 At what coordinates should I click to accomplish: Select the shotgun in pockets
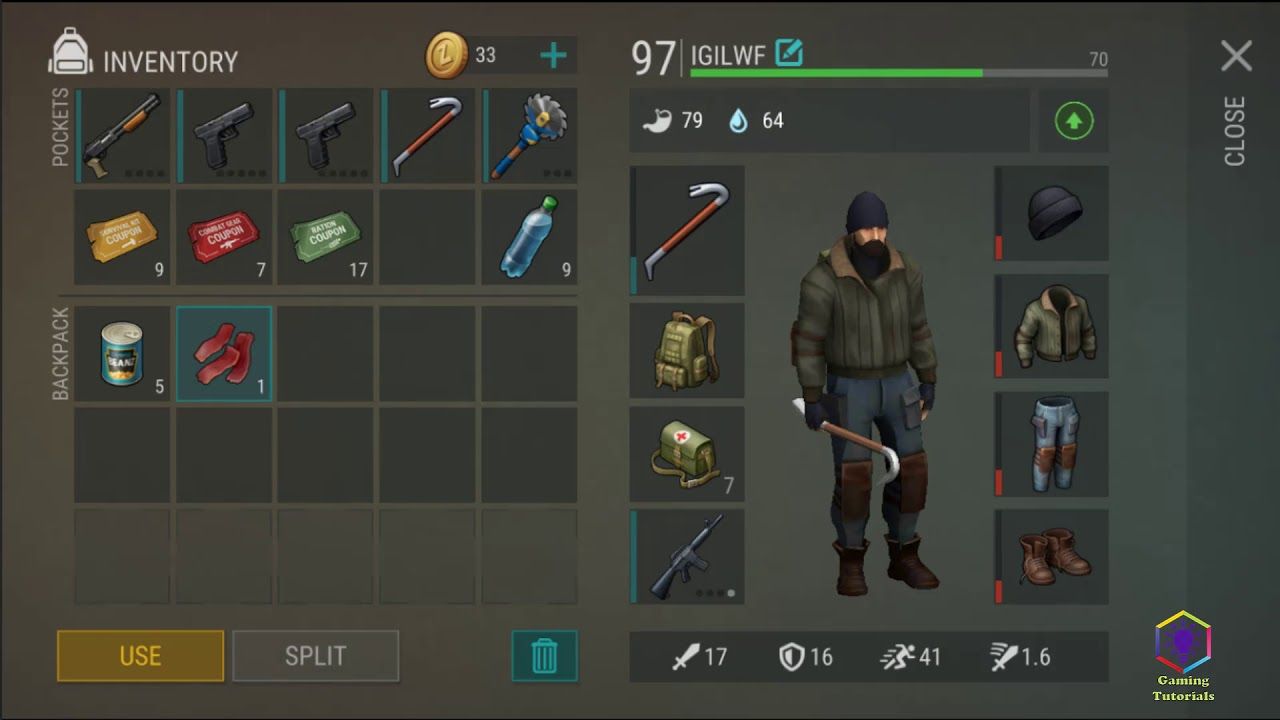tap(123, 135)
